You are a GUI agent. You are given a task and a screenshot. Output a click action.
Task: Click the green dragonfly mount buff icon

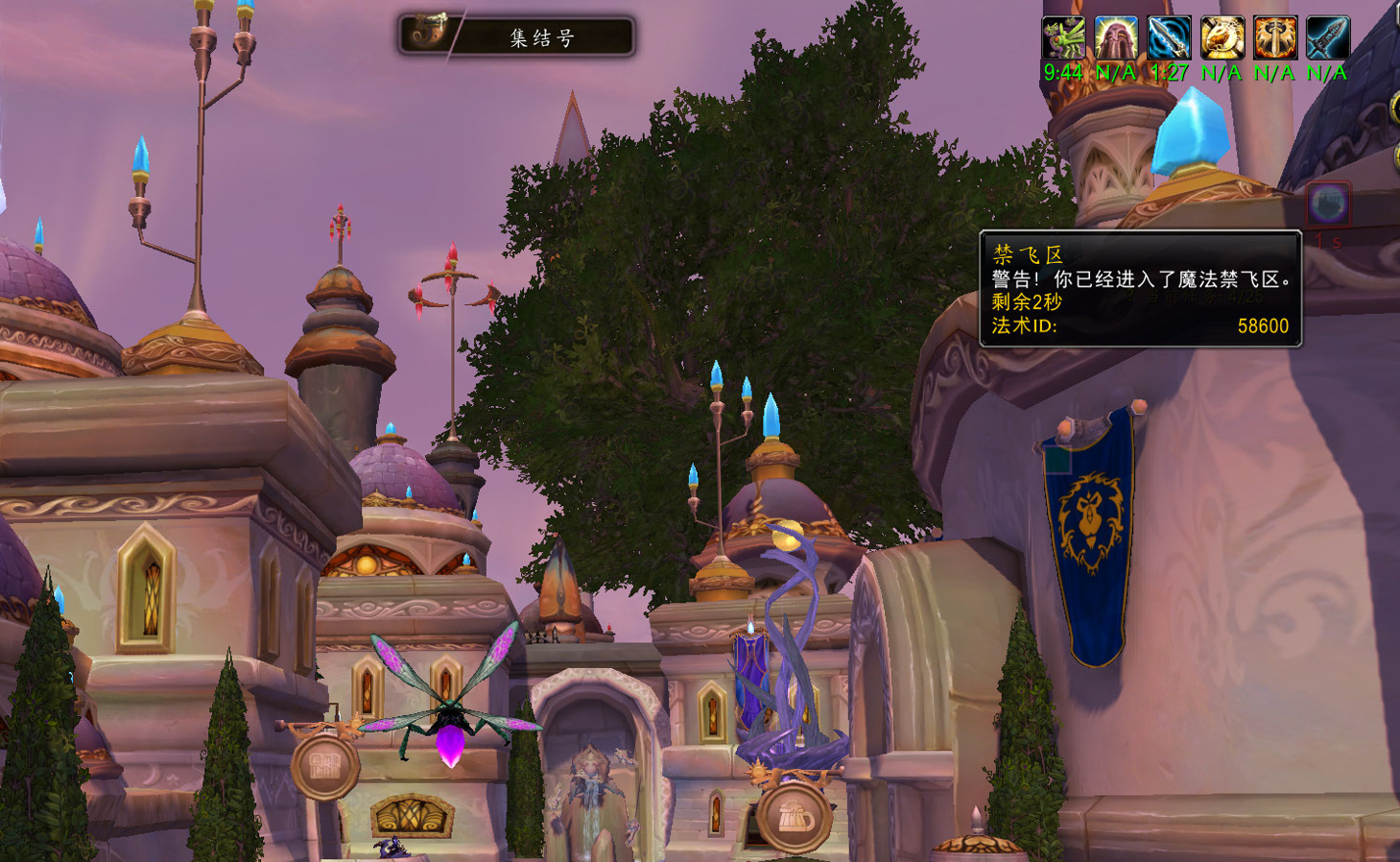pyautogui.click(x=1063, y=38)
